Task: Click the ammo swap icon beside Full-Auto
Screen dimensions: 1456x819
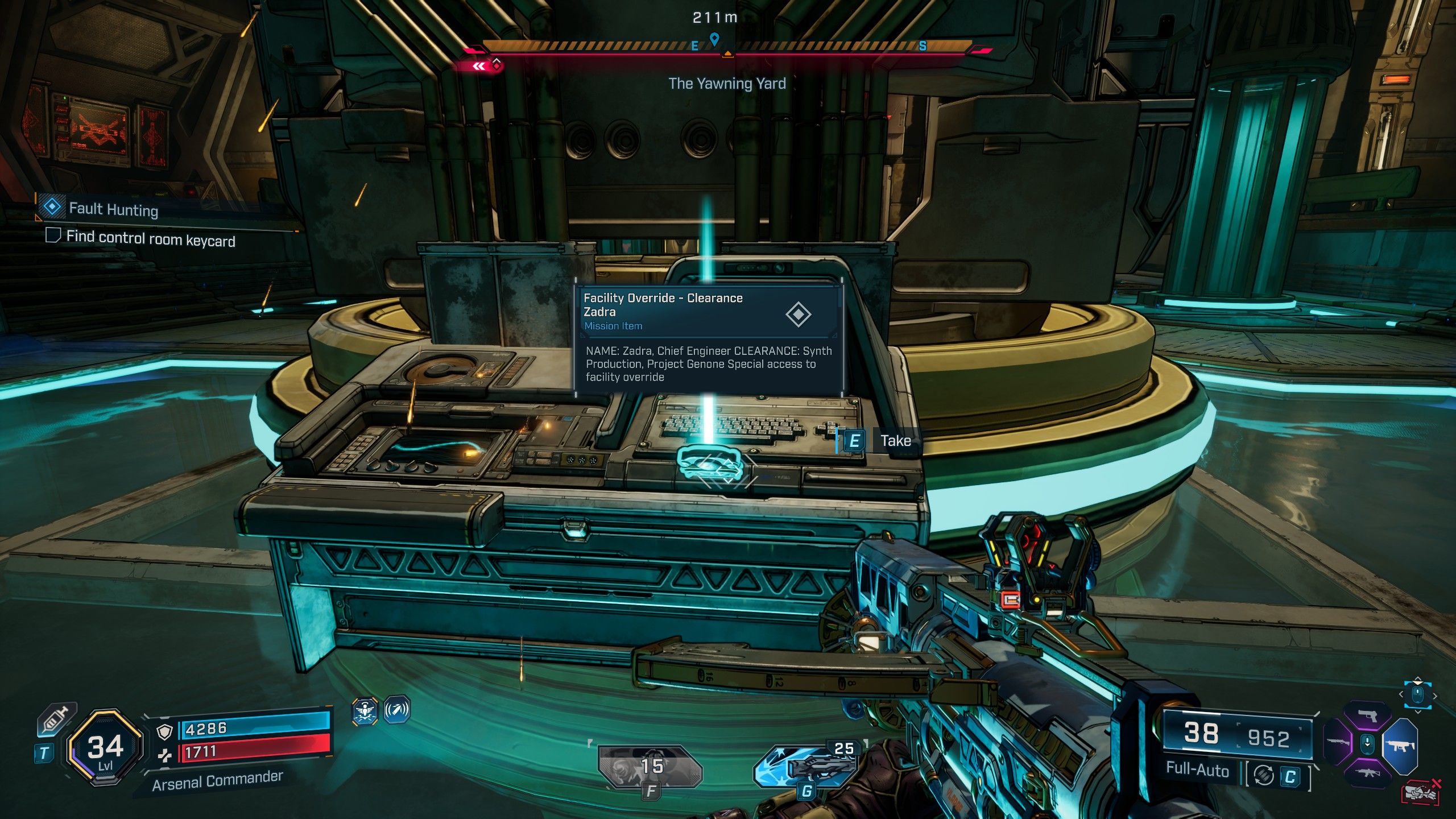Action: [1263, 776]
